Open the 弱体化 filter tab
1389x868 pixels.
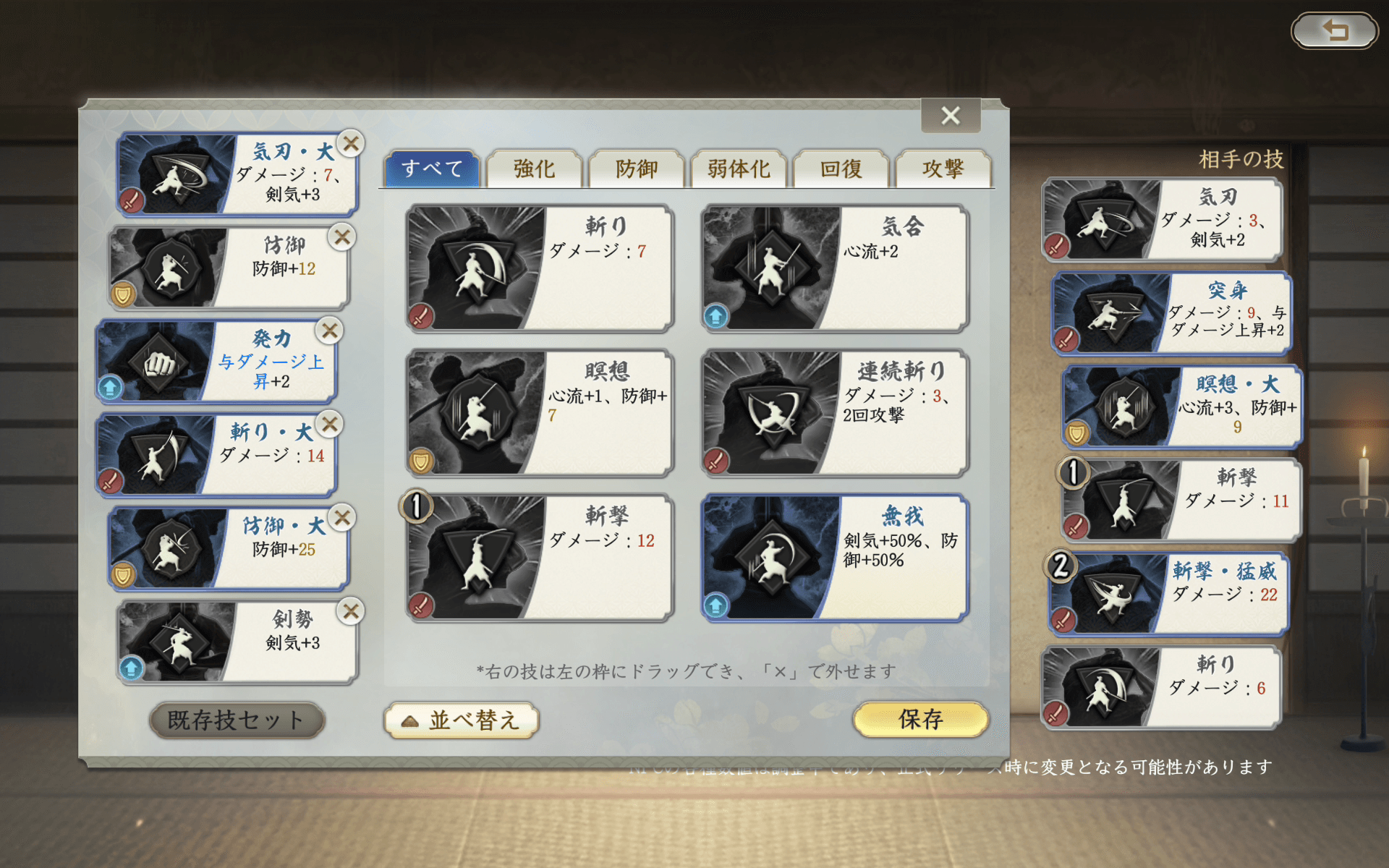[x=739, y=169]
